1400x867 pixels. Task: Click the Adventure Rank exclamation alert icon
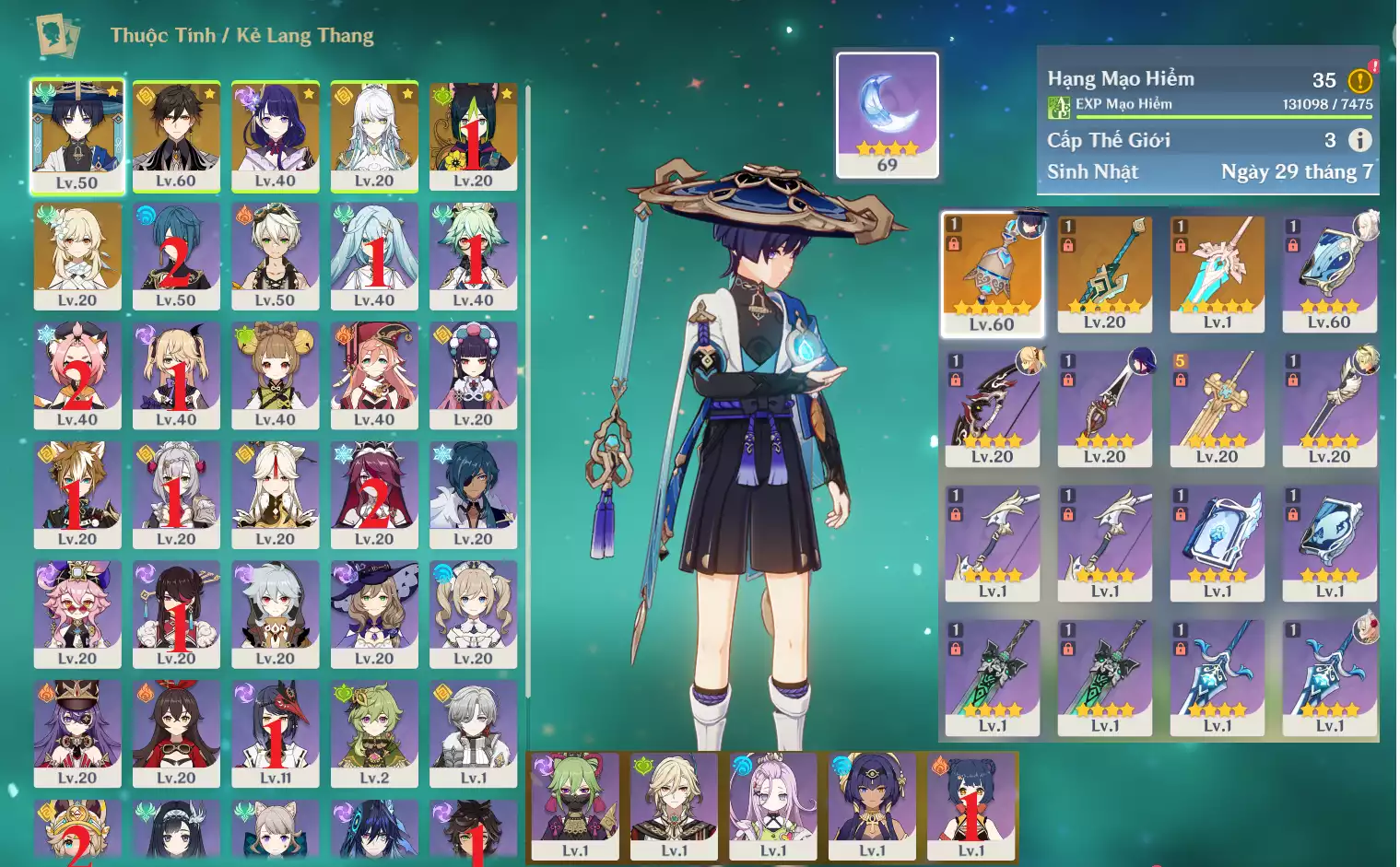point(1360,80)
